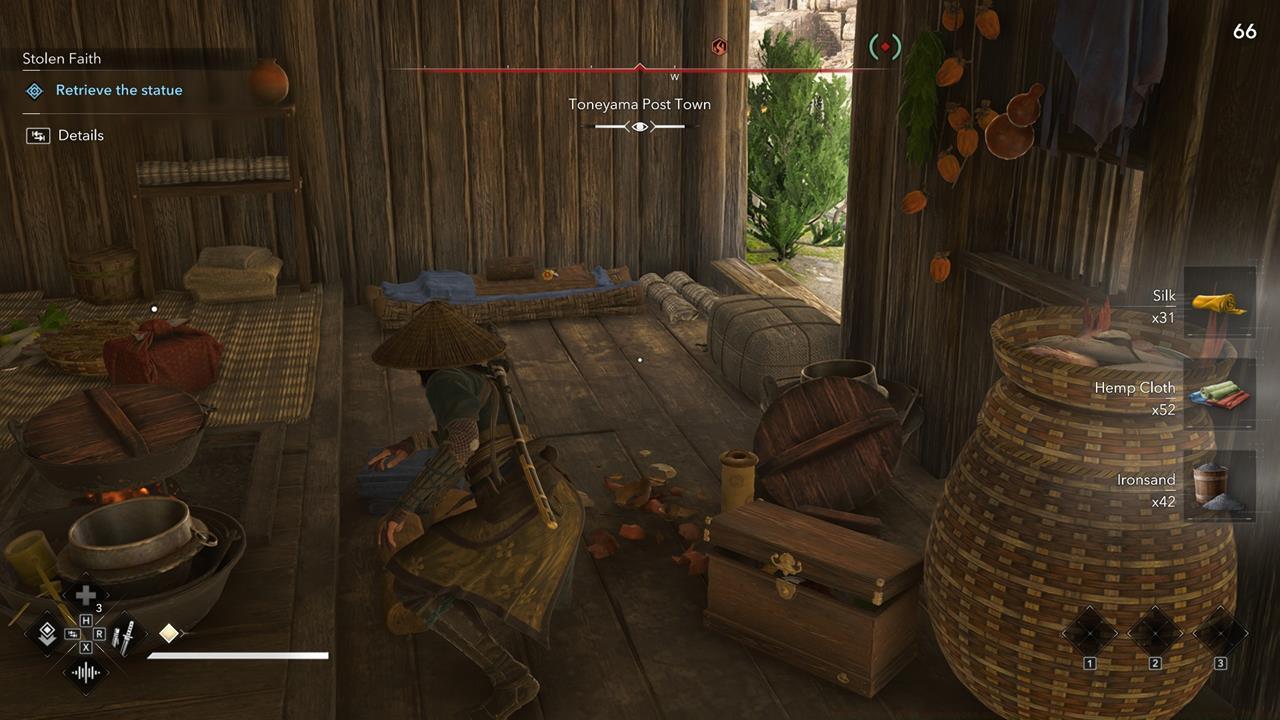Click the ammo counter showing 66

tap(1245, 31)
